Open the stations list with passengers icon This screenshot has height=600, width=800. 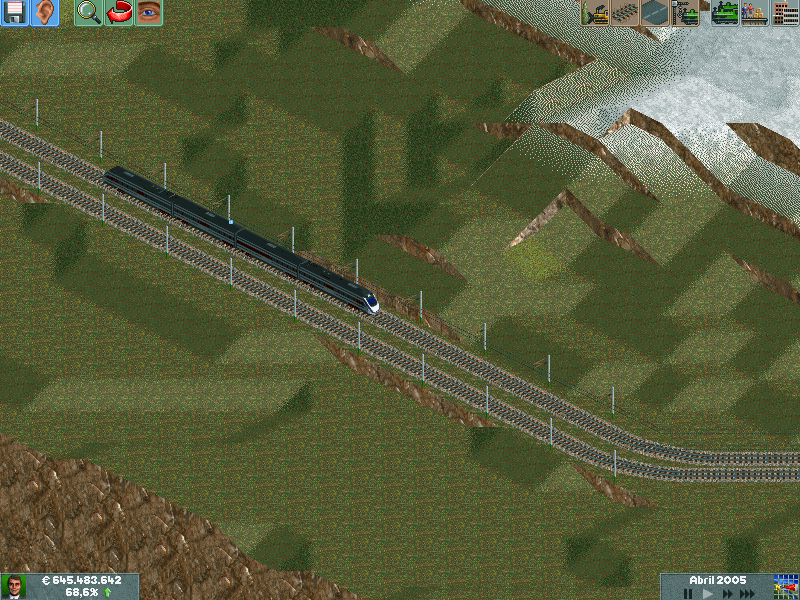click(754, 13)
